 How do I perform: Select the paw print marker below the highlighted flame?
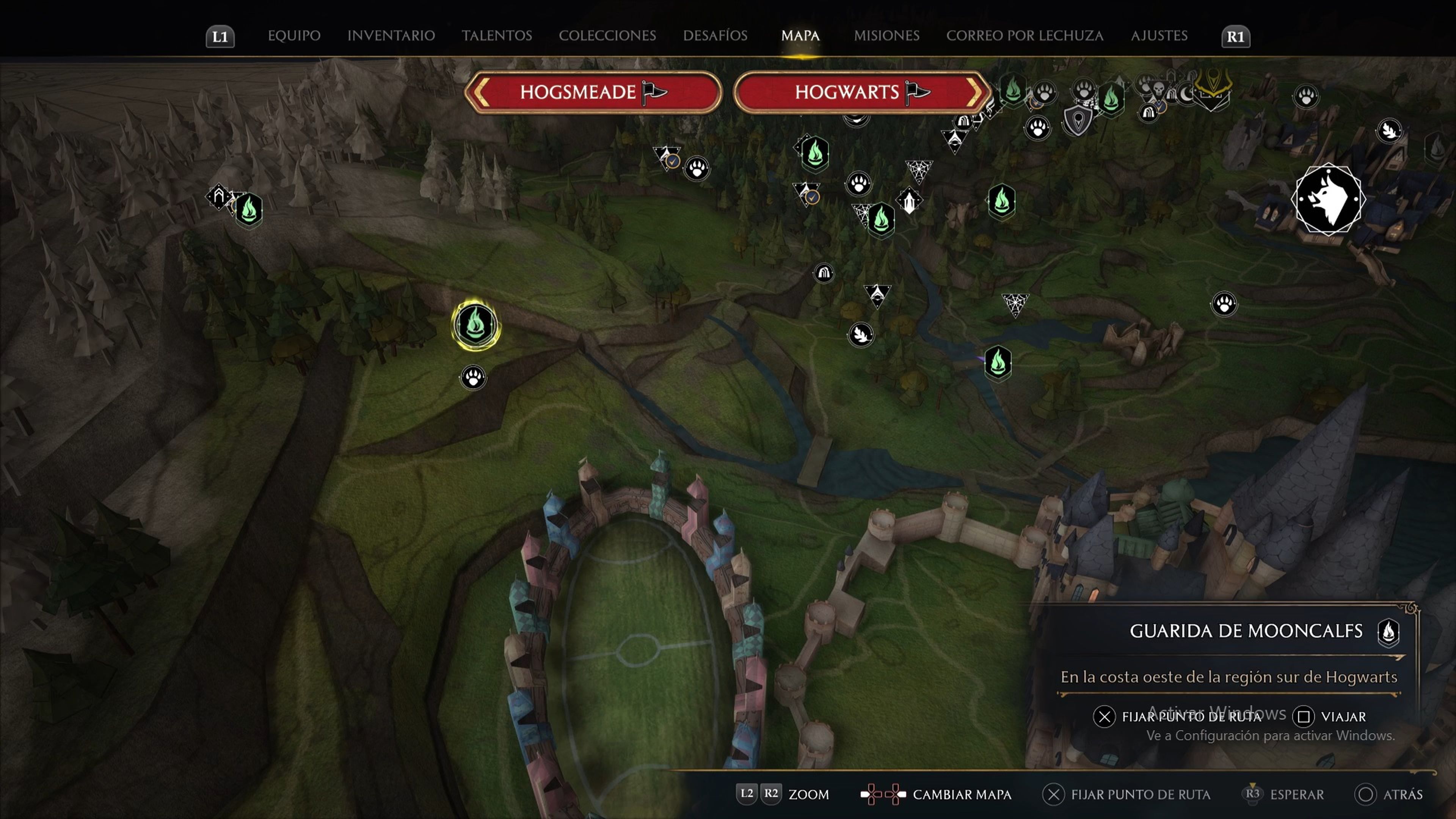click(x=473, y=377)
